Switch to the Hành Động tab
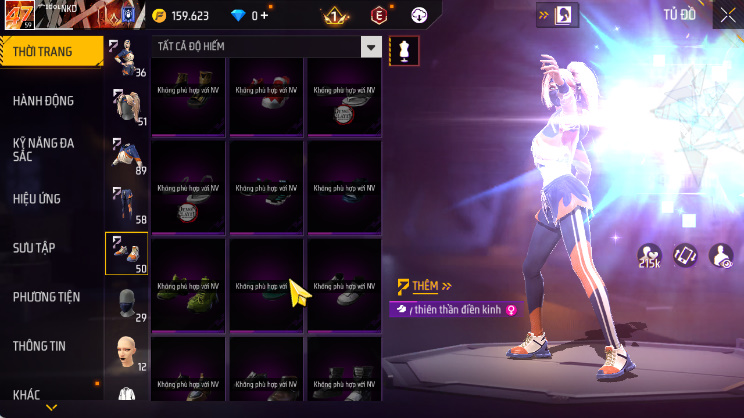Screen dimensions: 744x418 (x=43, y=100)
